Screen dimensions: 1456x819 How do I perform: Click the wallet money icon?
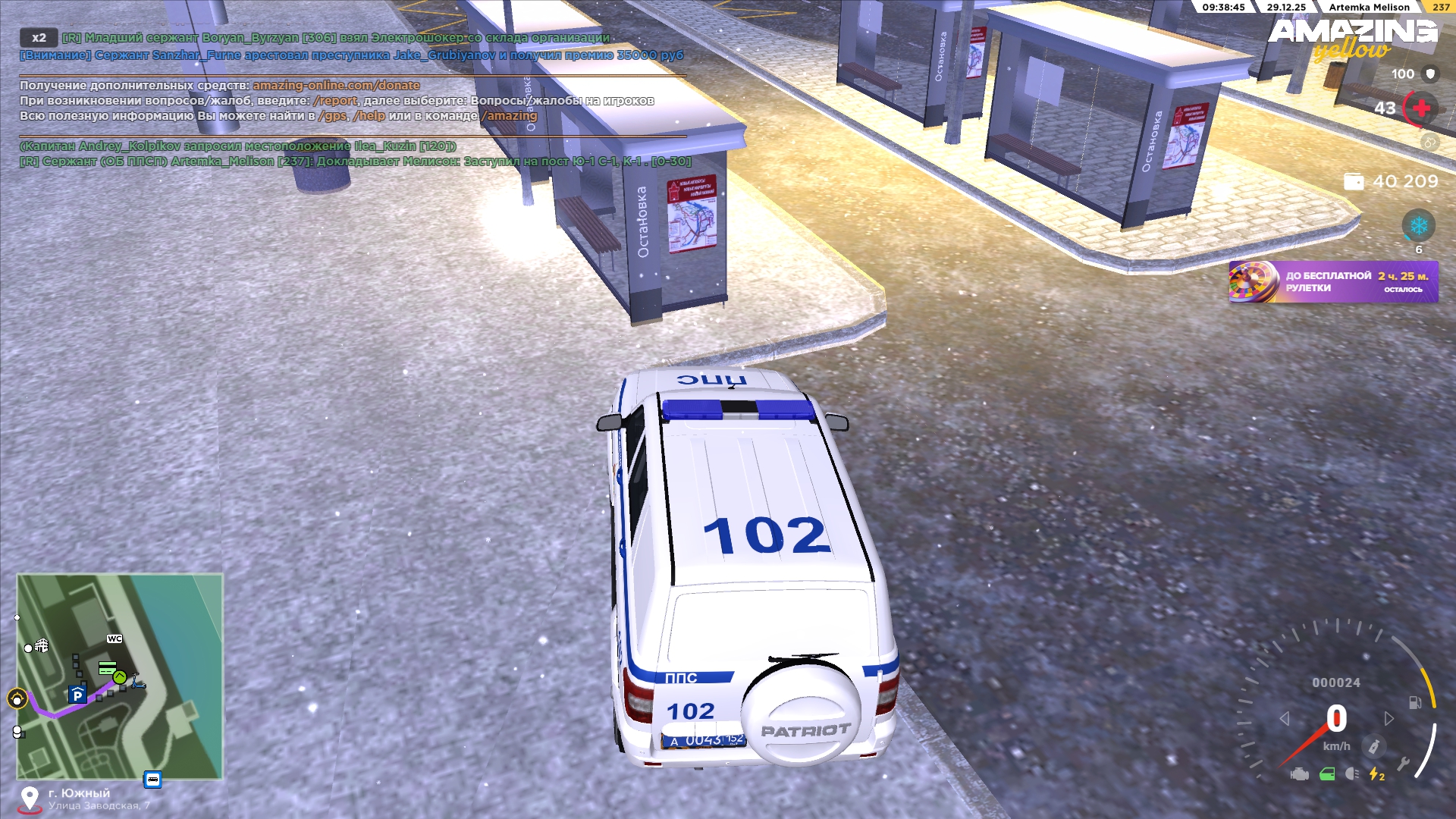click(x=1354, y=182)
